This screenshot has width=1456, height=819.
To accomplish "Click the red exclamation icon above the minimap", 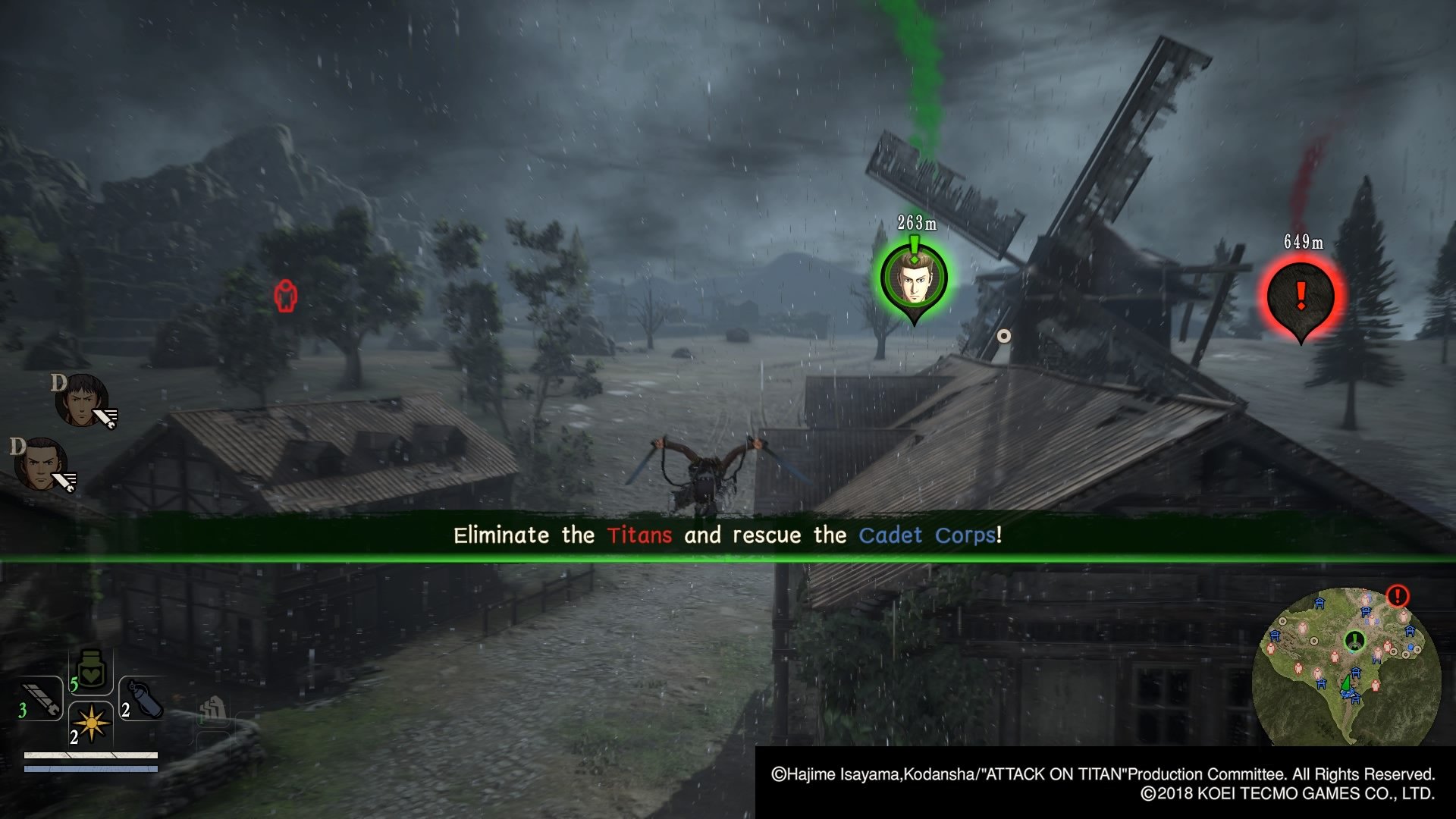I will [1397, 595].
